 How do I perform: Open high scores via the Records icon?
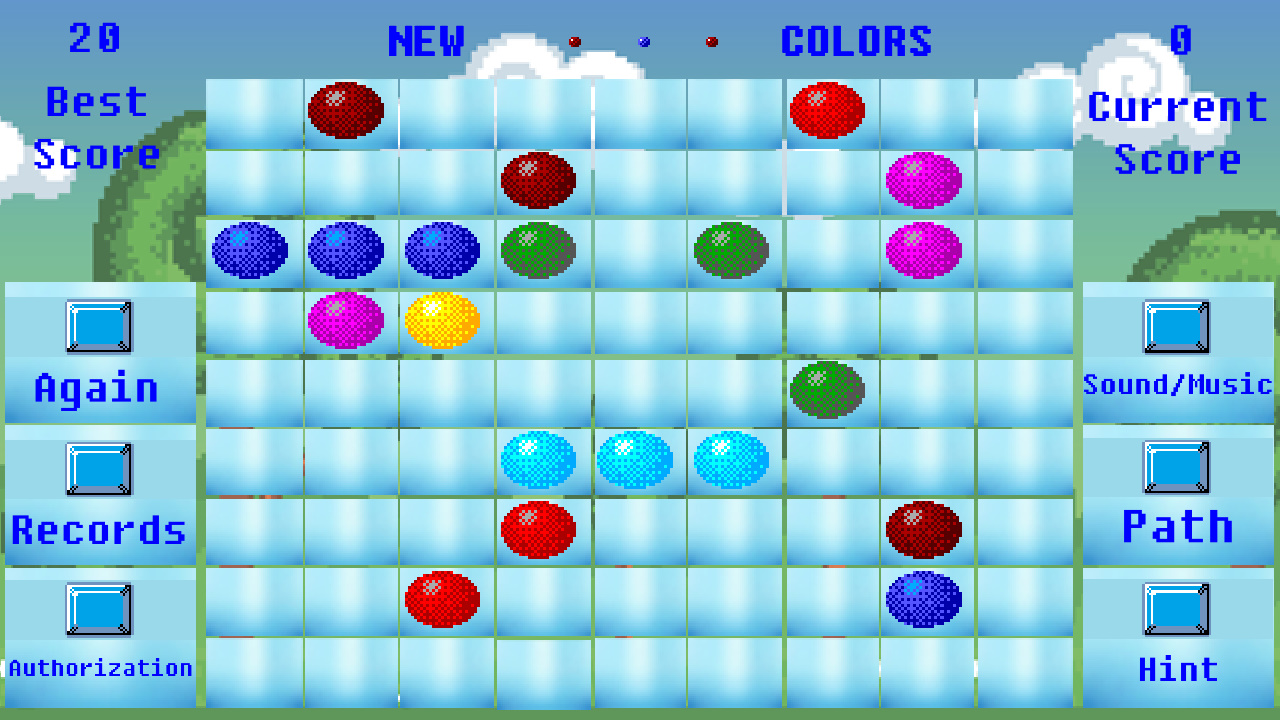[x=97, y=469]
